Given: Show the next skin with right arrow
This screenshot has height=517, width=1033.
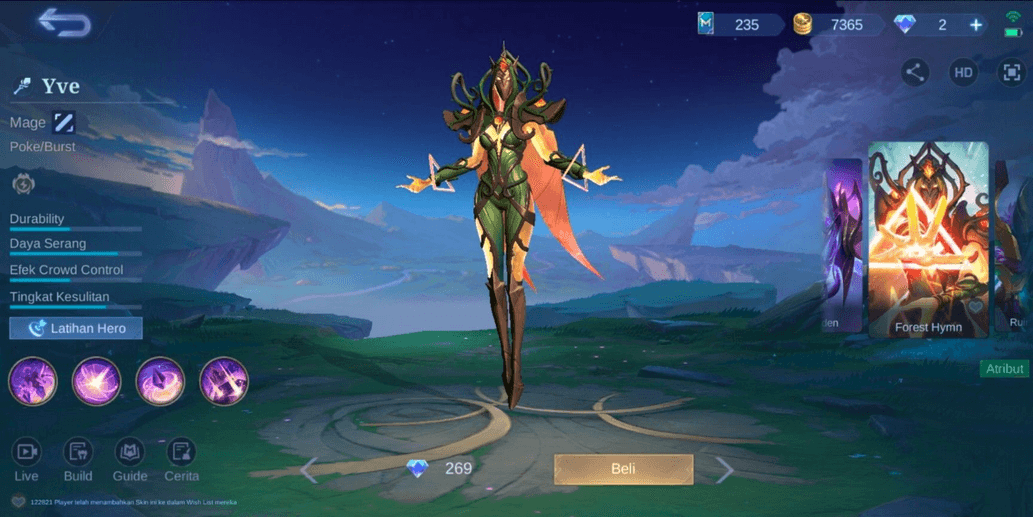Looking at the screenshot, I should (724, 469).
